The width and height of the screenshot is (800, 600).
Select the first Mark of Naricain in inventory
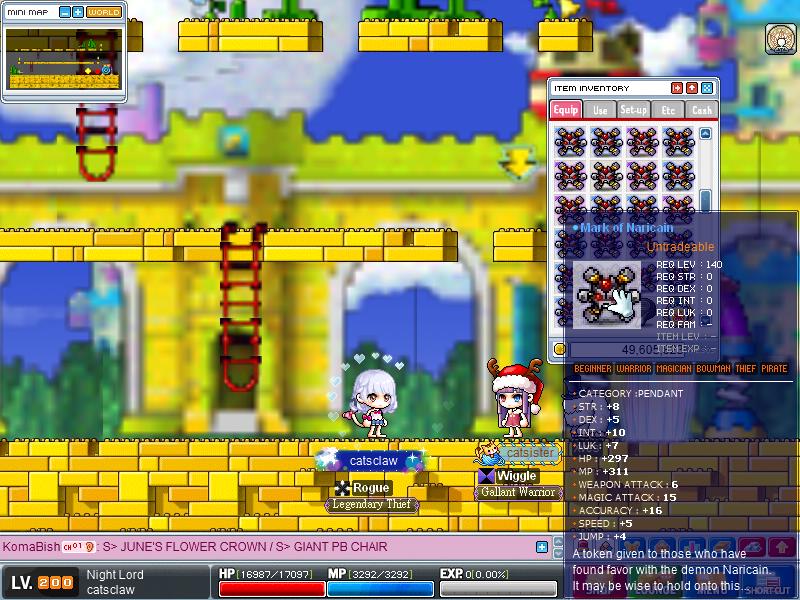(x=569, y=141)
